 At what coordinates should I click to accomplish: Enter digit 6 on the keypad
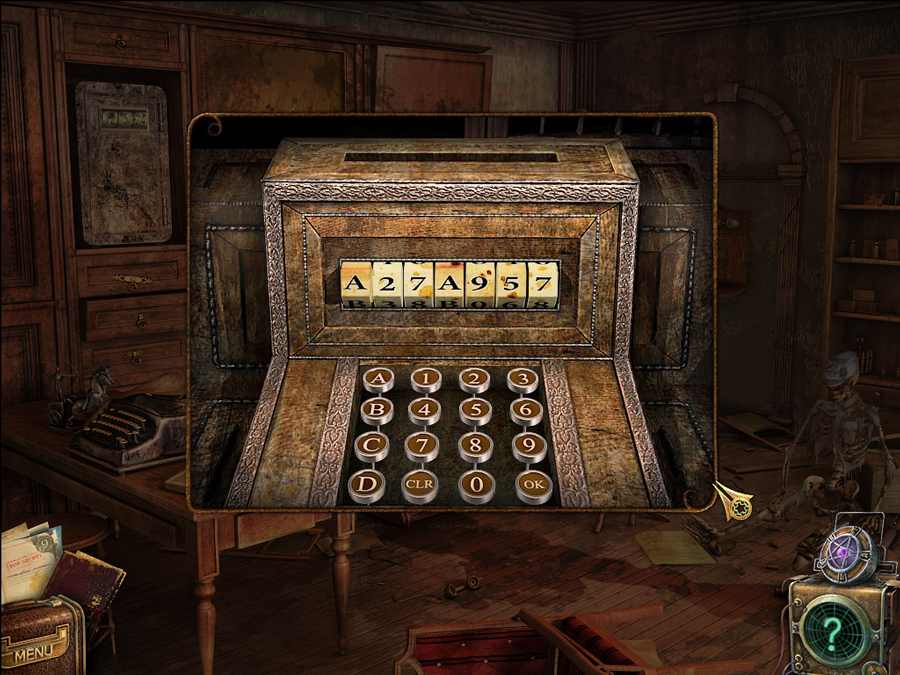[x=525, y=409]
